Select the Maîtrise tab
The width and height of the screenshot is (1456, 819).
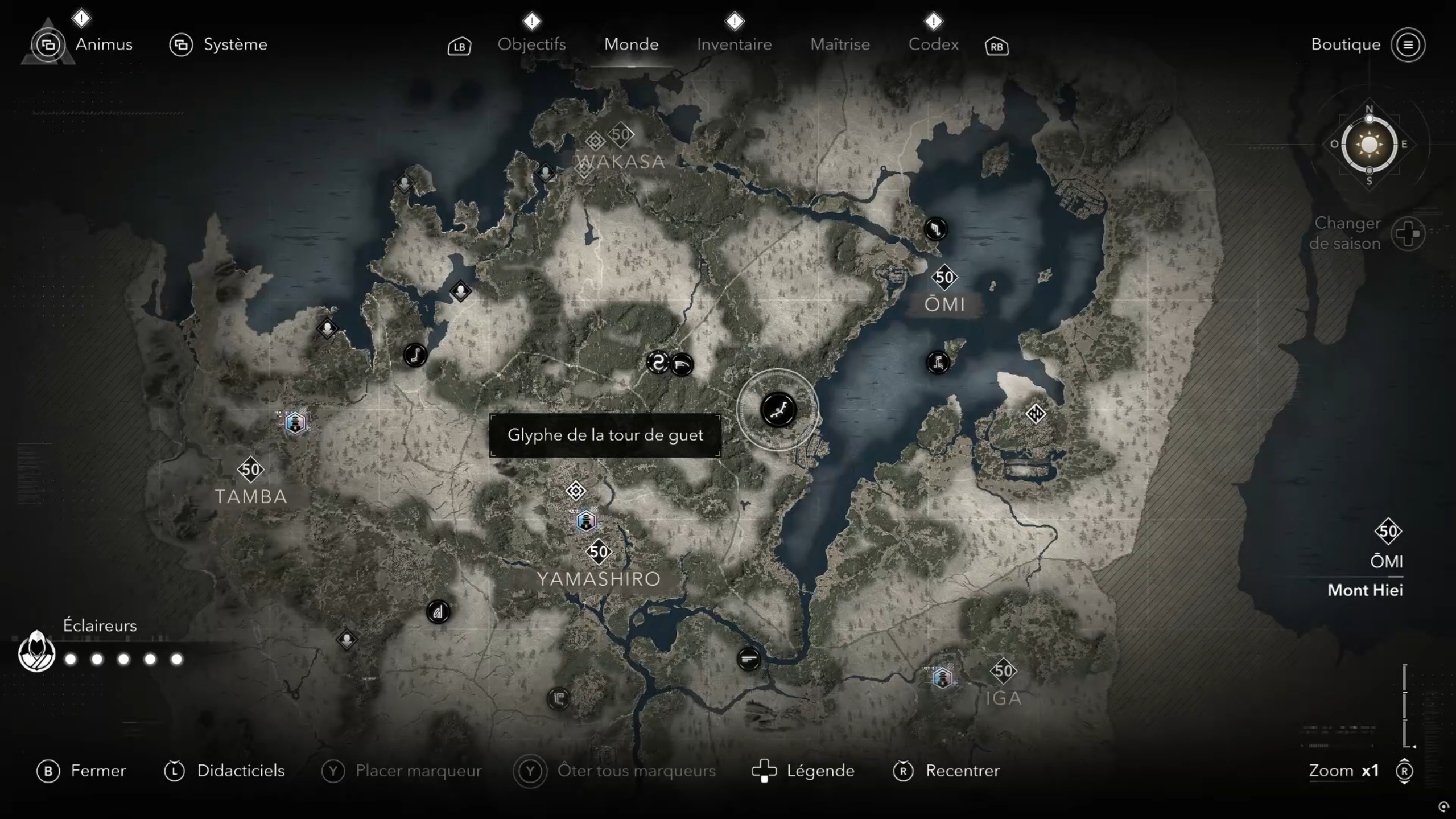(840, 44)
